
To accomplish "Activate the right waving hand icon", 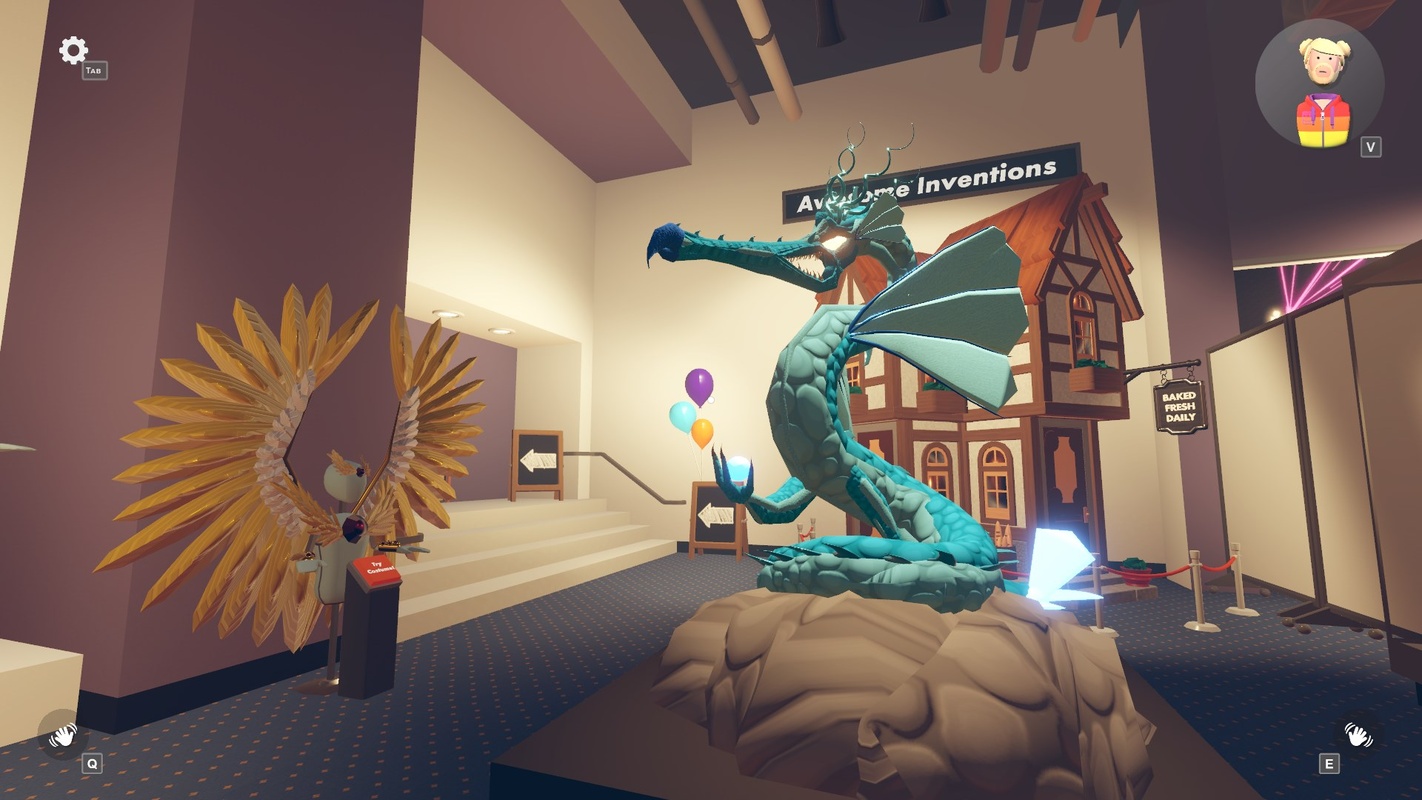I will [1357, 735].
